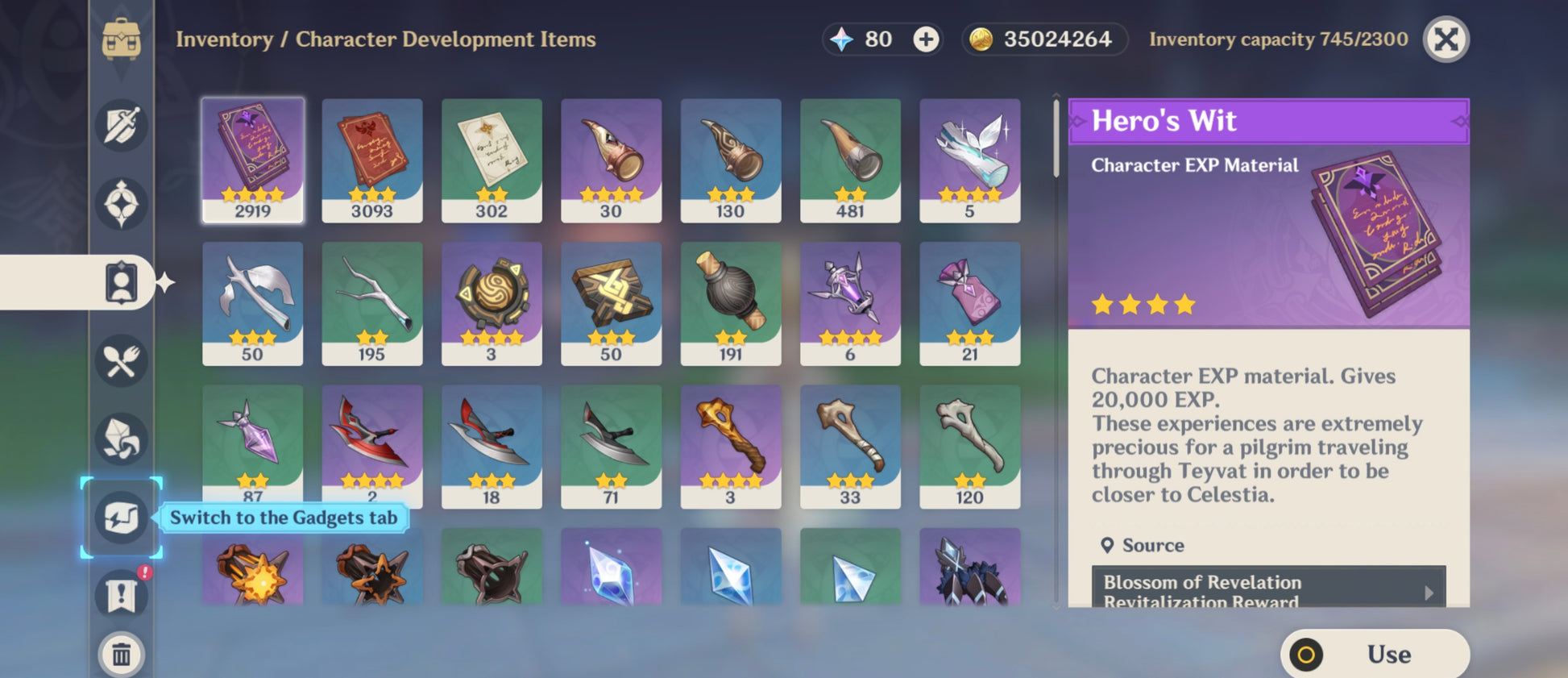Choose the Wanderer's Advice slot with 302
Screen dimensions: 1568x678
coord(492,160)
